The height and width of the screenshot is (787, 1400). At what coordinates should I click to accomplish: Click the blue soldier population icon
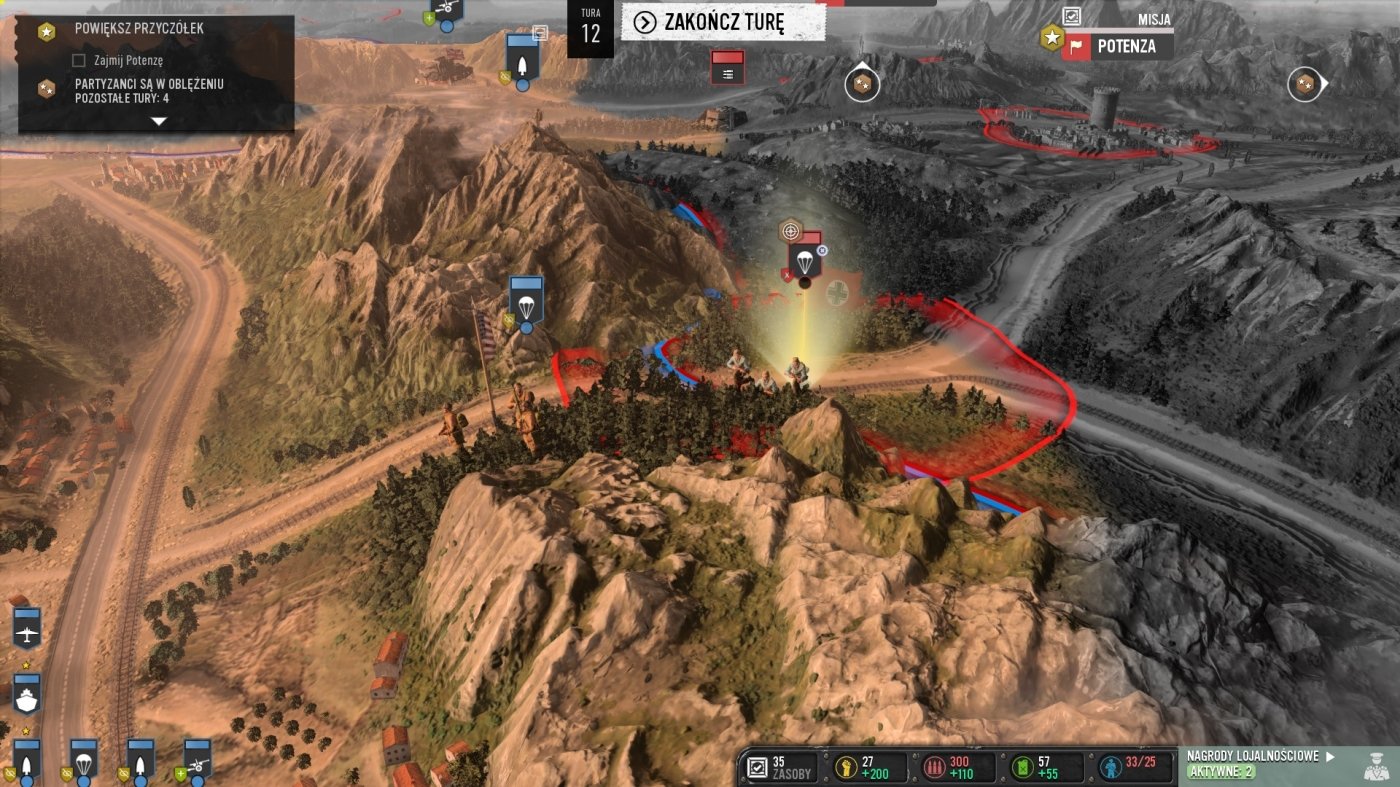pos(1108,767)
